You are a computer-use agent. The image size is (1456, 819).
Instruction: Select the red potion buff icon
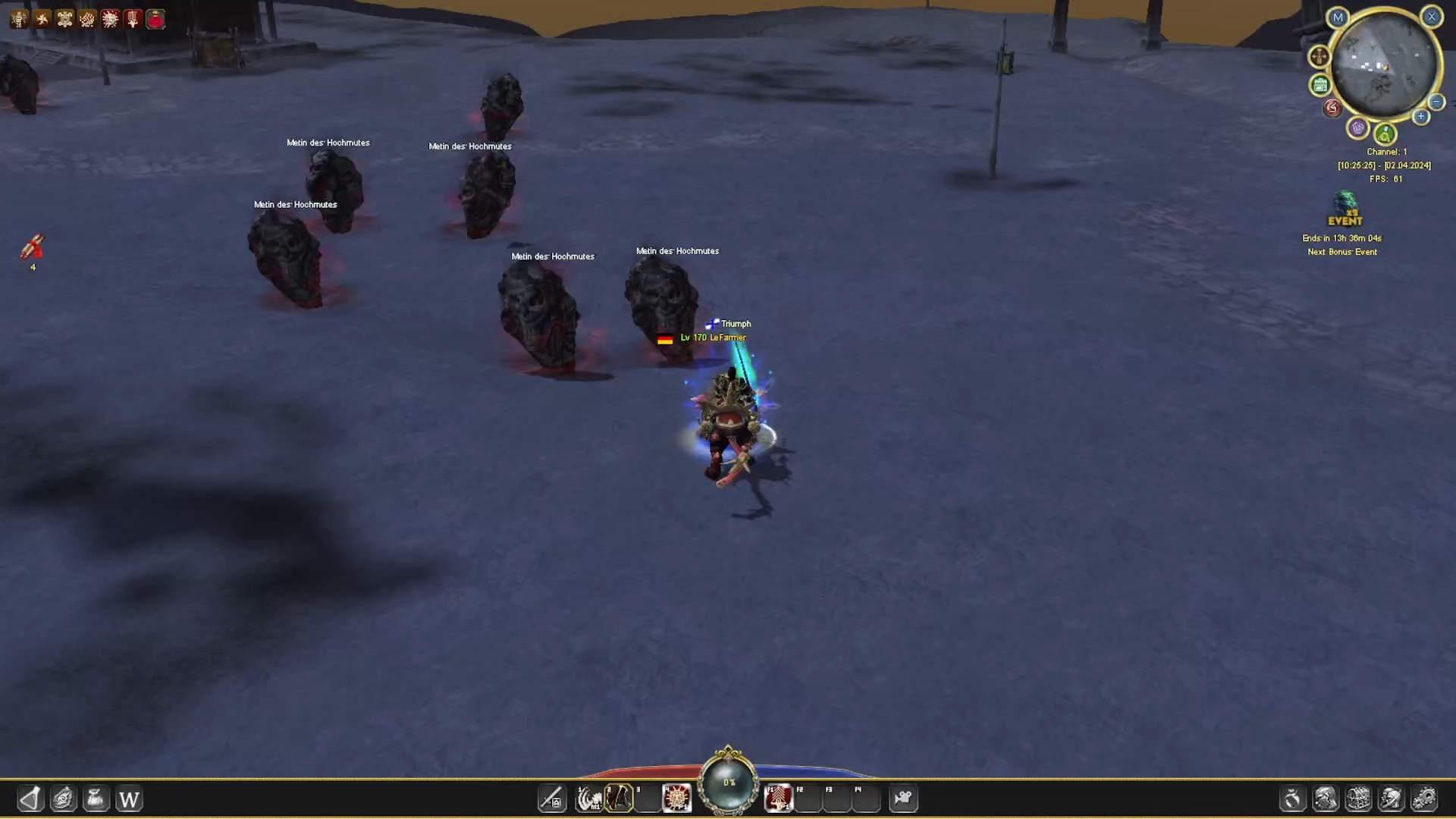click(155, 19)
